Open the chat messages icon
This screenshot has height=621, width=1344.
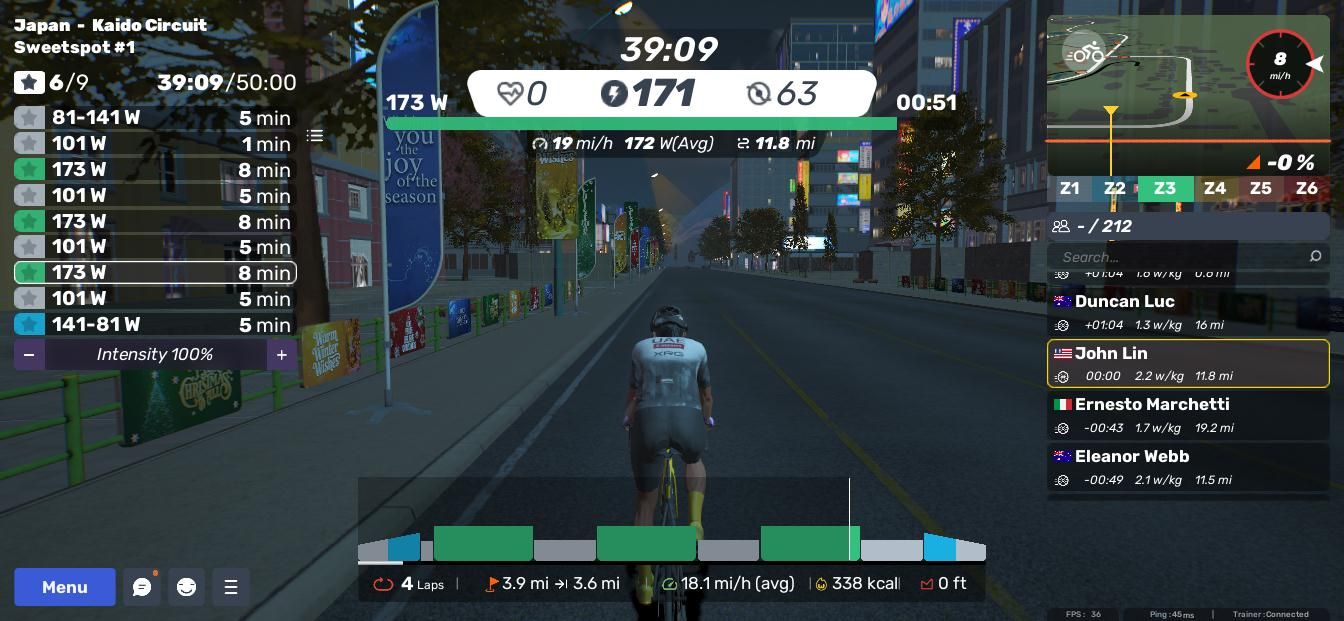(x=142, y=587)
